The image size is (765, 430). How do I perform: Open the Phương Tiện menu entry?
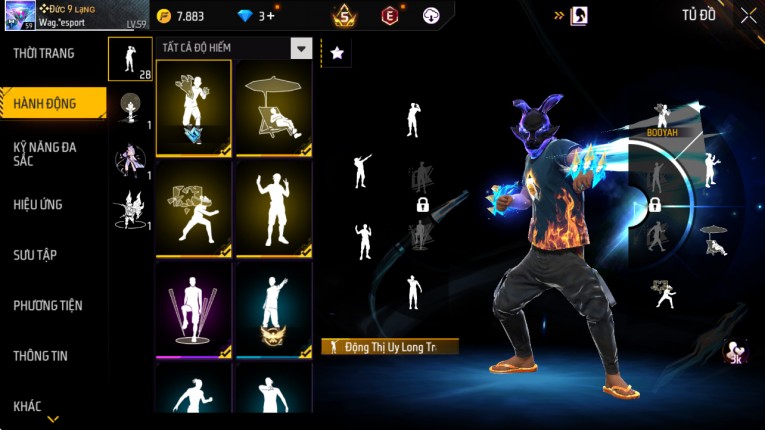(x=48, y=305)
